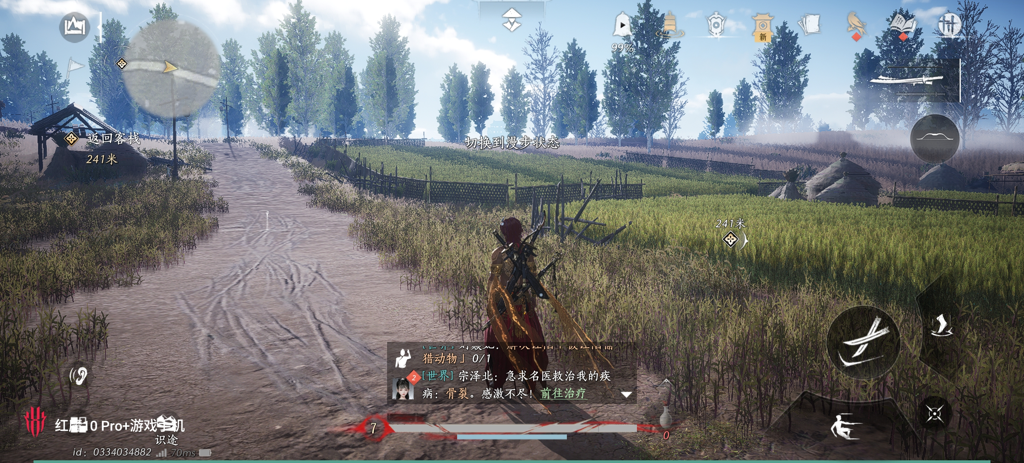Open the open-book journal icon
1024x463 pixels.
click(x=903, y=25)
